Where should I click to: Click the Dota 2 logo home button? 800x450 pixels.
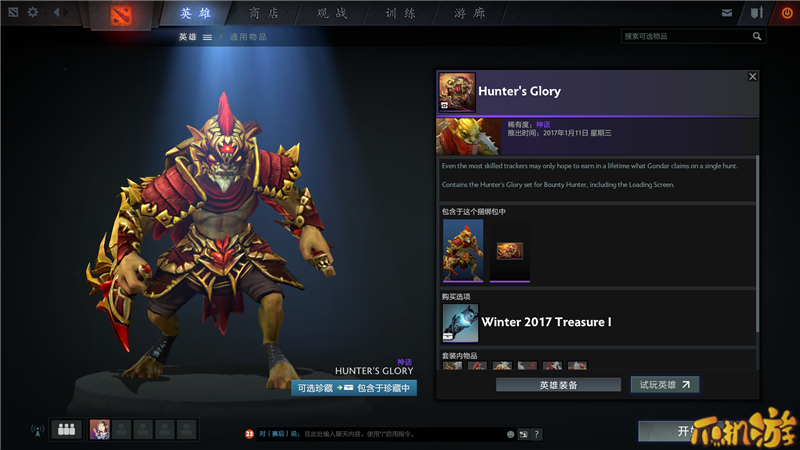coord(120,14)
